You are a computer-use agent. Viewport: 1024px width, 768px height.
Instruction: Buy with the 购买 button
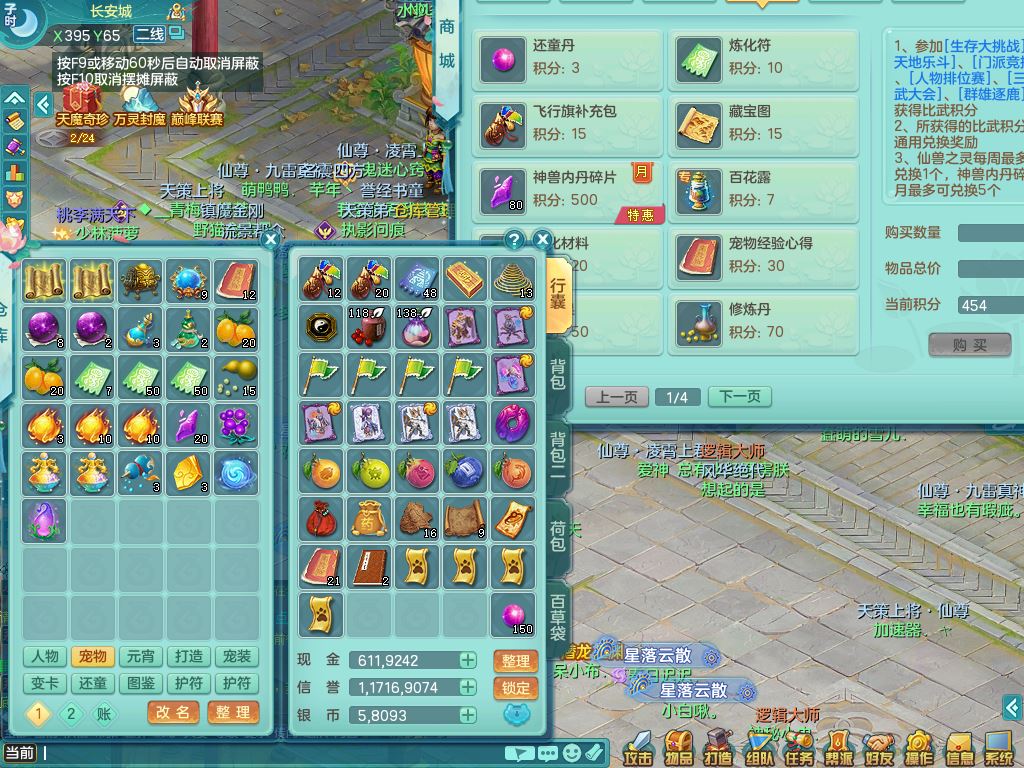[969, 345]
